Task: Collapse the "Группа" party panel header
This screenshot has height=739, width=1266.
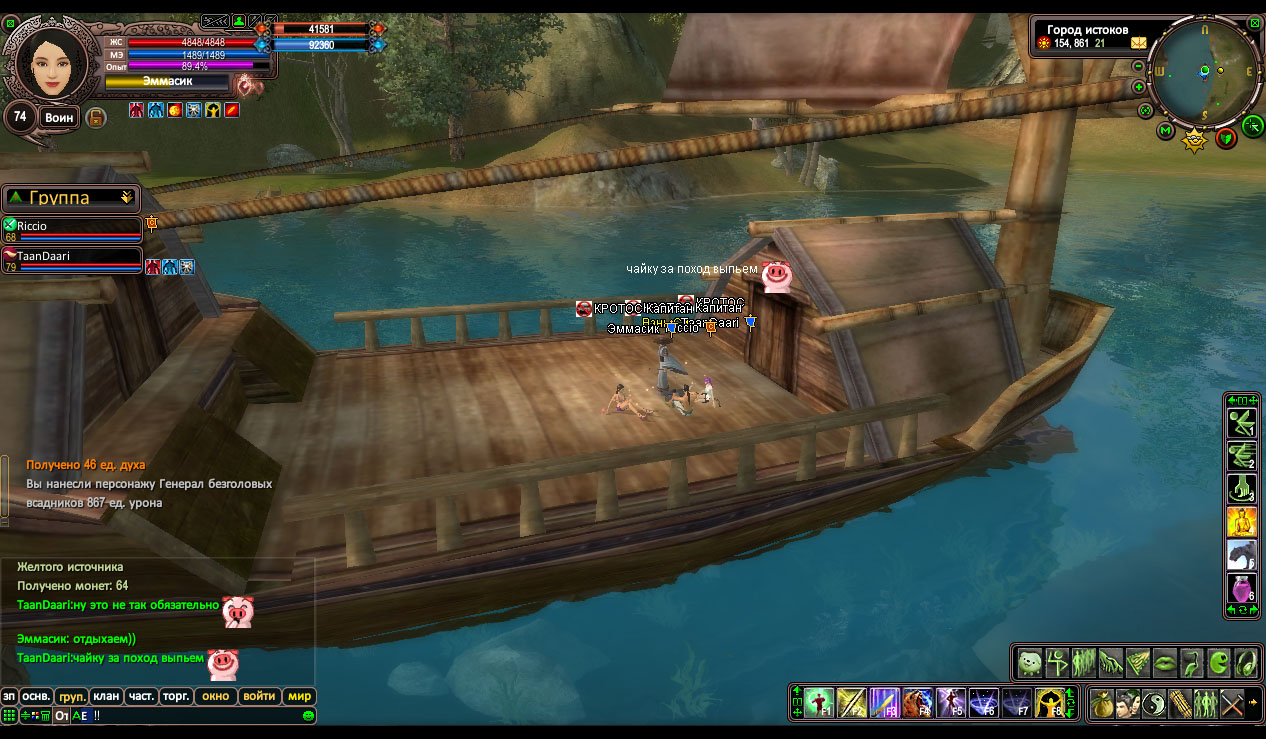Action: tap(70, 198)
